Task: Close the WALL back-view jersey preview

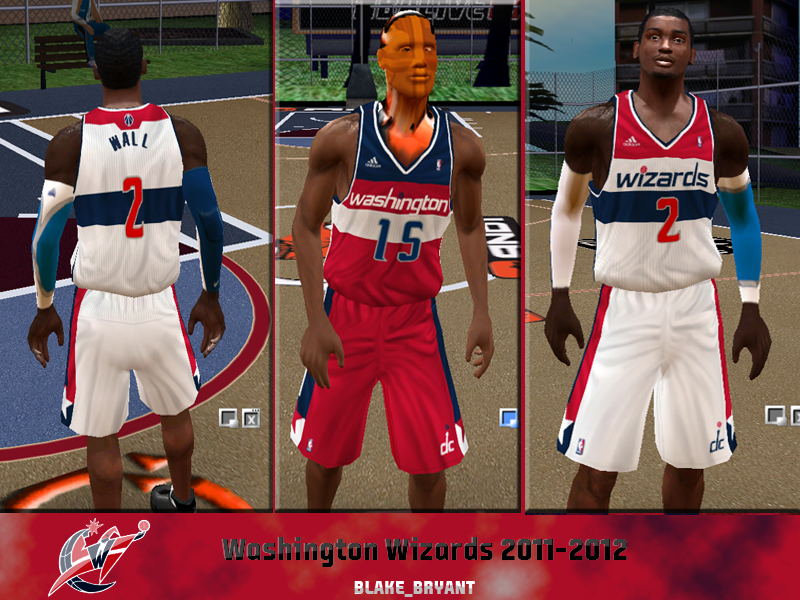Action: pos(250,417)
